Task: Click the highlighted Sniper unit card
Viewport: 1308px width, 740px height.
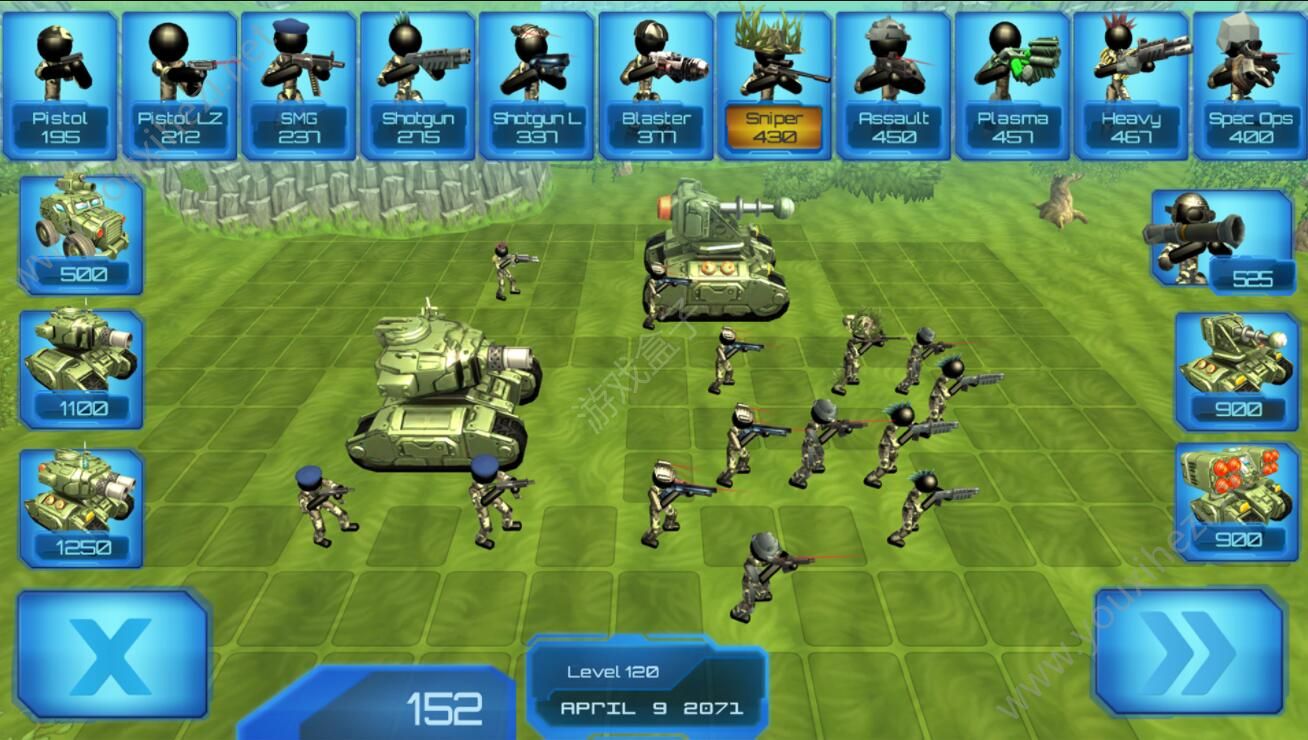Action: [774, 86]
